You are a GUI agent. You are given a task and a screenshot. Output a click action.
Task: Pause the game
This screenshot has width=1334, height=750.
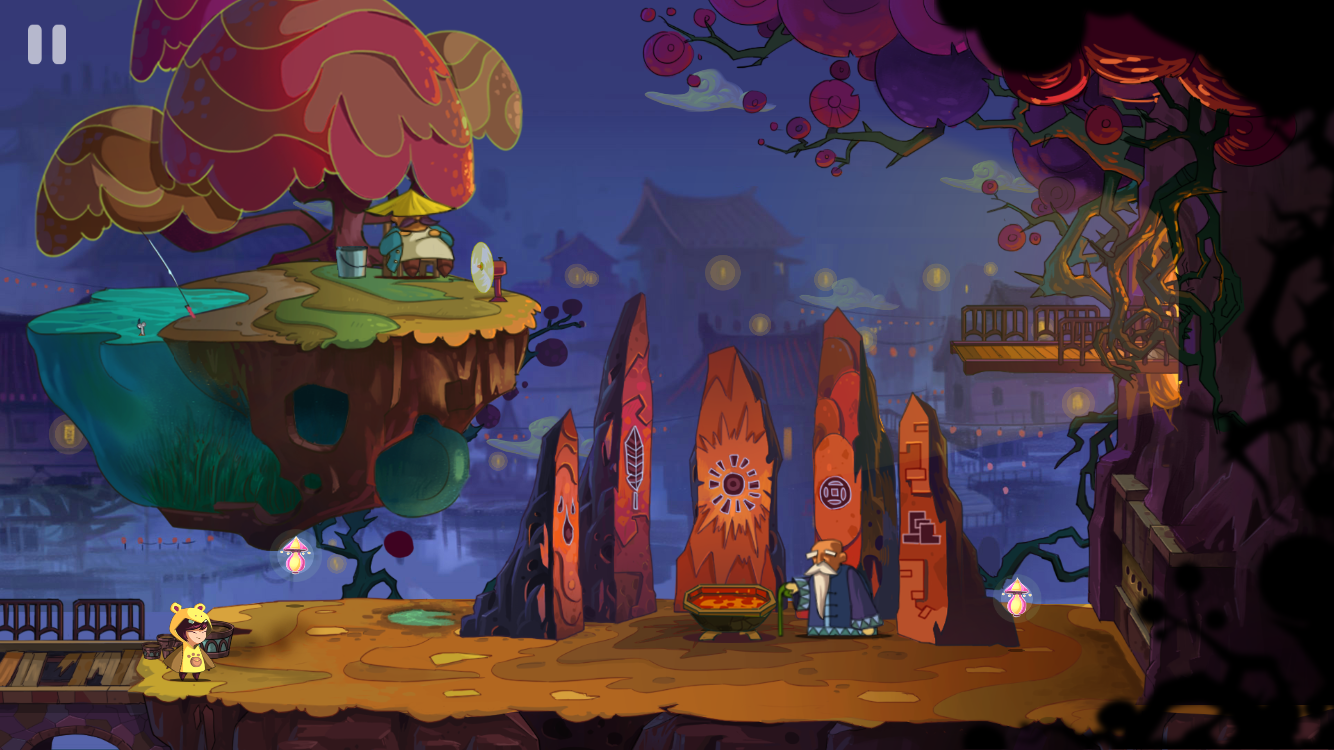[x=45, y=44]
